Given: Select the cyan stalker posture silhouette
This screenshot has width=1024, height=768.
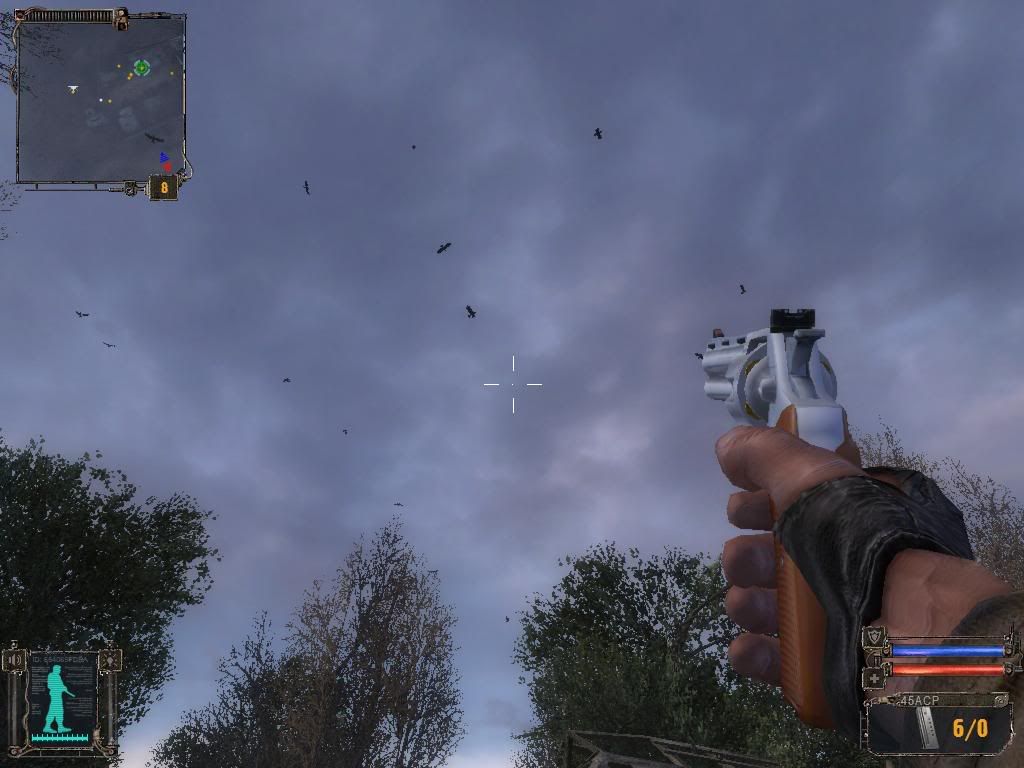Looking at the screenshot, I should (x=59, y=695).
